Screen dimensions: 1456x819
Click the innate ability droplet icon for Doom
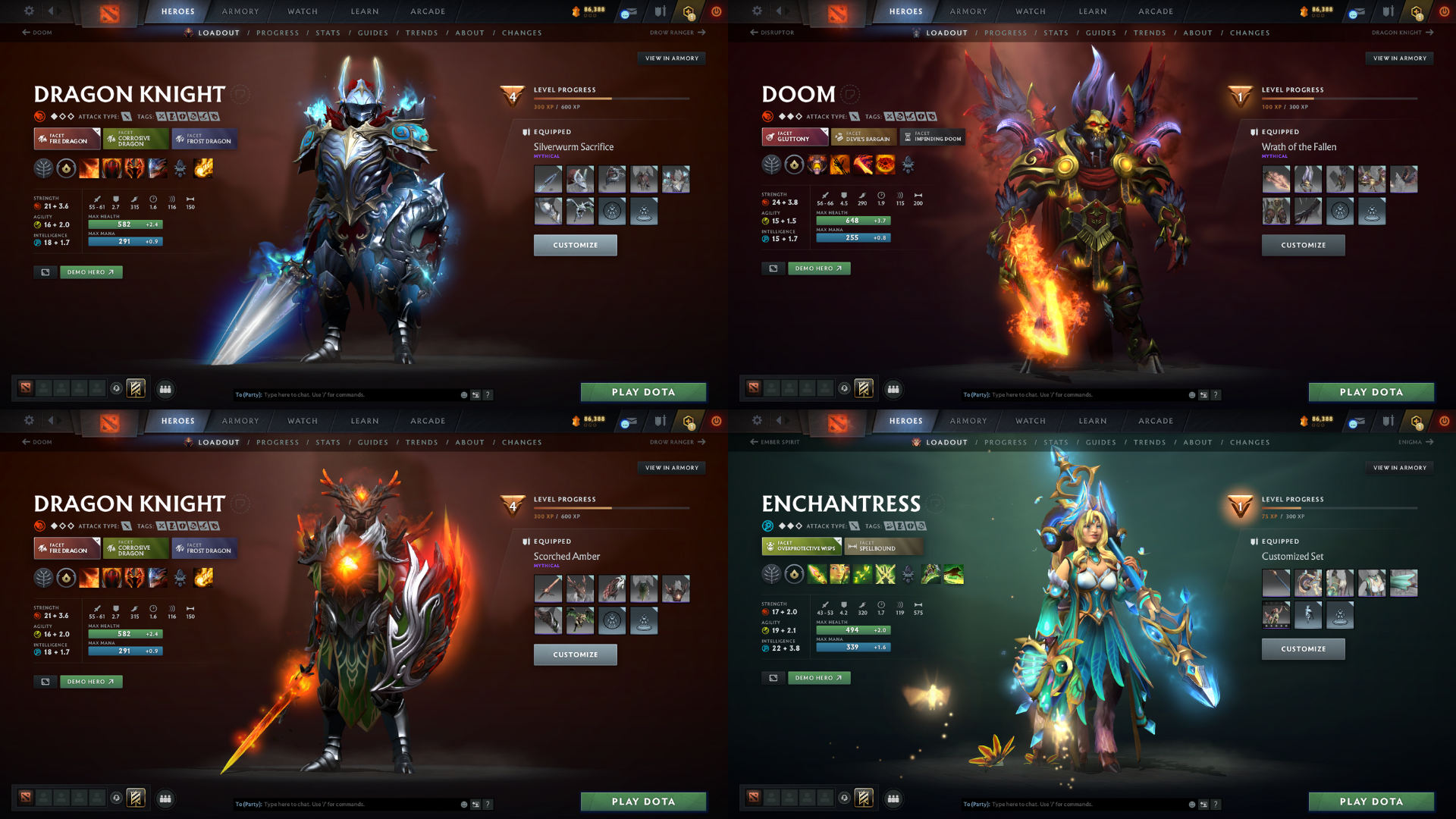click(x=794, y=165)
